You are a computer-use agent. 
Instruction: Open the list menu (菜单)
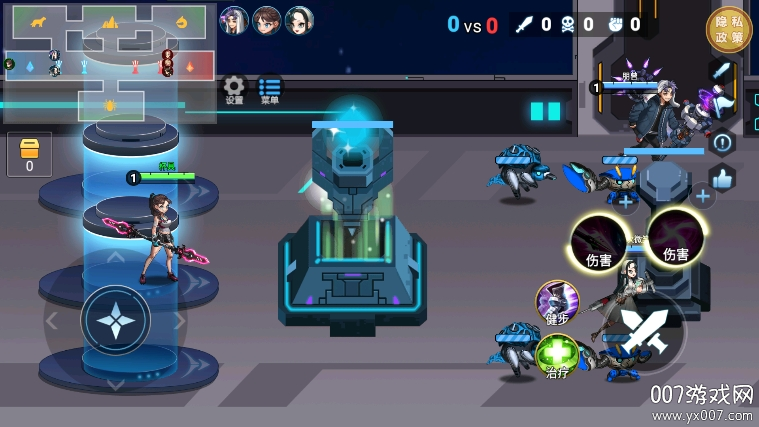(269, 89)
